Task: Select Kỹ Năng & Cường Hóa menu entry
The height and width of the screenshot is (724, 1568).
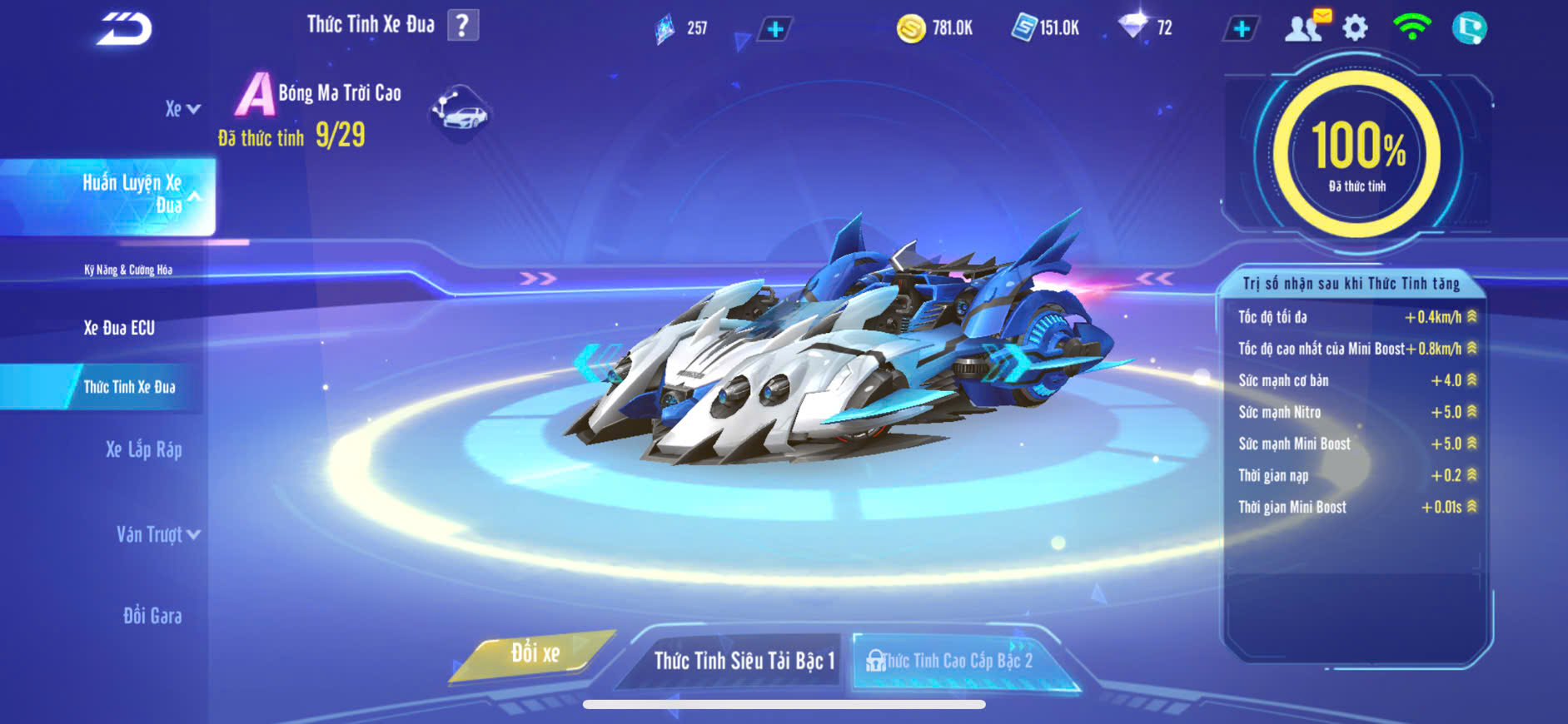Action: pyautogui.click(x=128, y=270)
